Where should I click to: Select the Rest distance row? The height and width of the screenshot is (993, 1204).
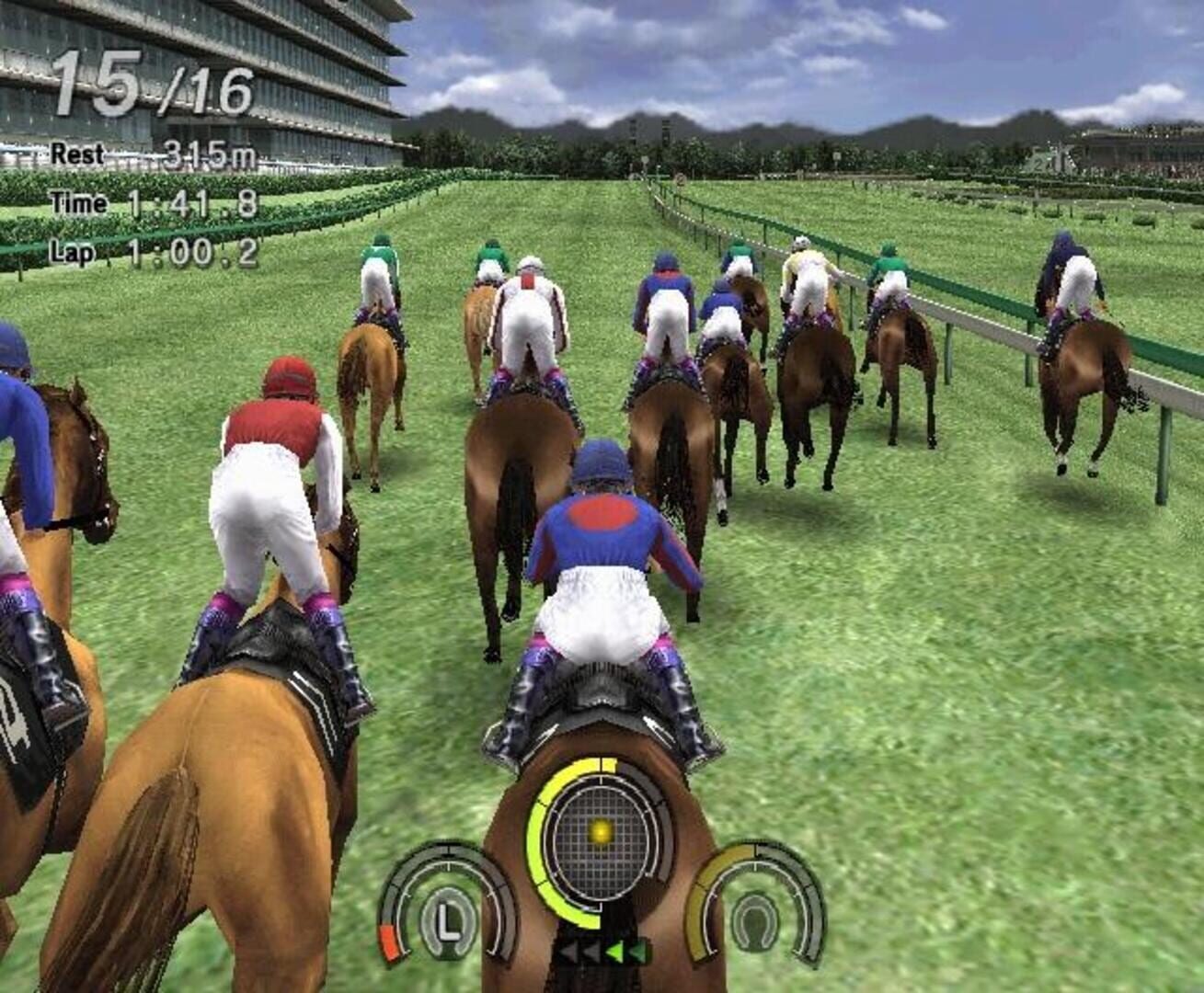click(138, 154)
